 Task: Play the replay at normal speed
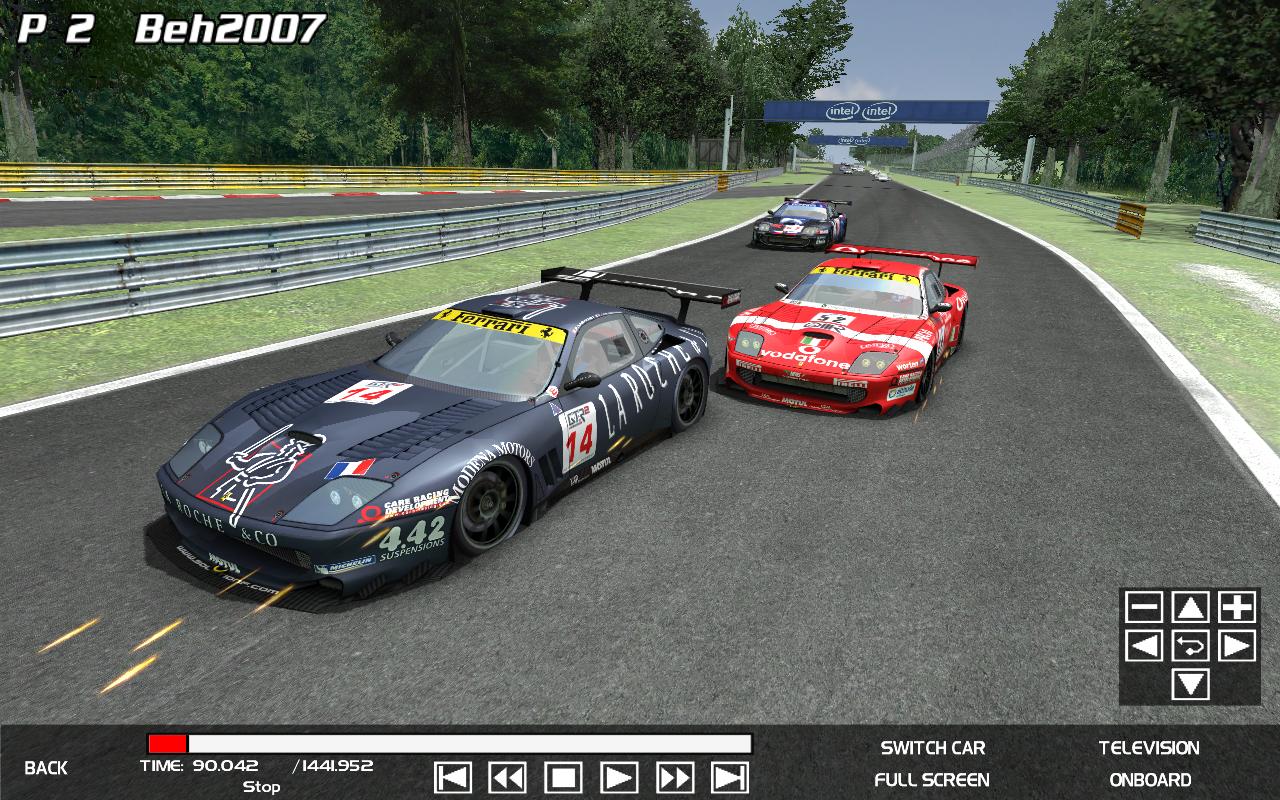(x=619, y=777)
